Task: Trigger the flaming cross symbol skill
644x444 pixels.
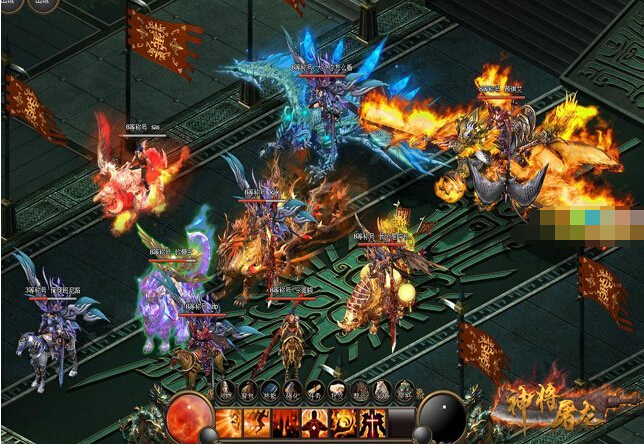Action: 371,421
